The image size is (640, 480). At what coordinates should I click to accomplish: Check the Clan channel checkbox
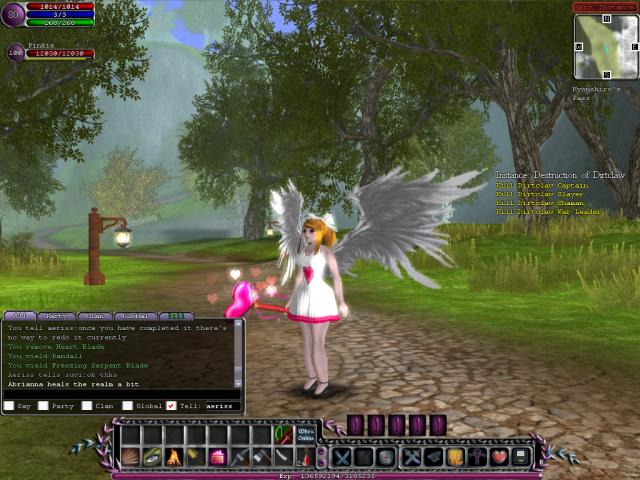pos(87,406)
